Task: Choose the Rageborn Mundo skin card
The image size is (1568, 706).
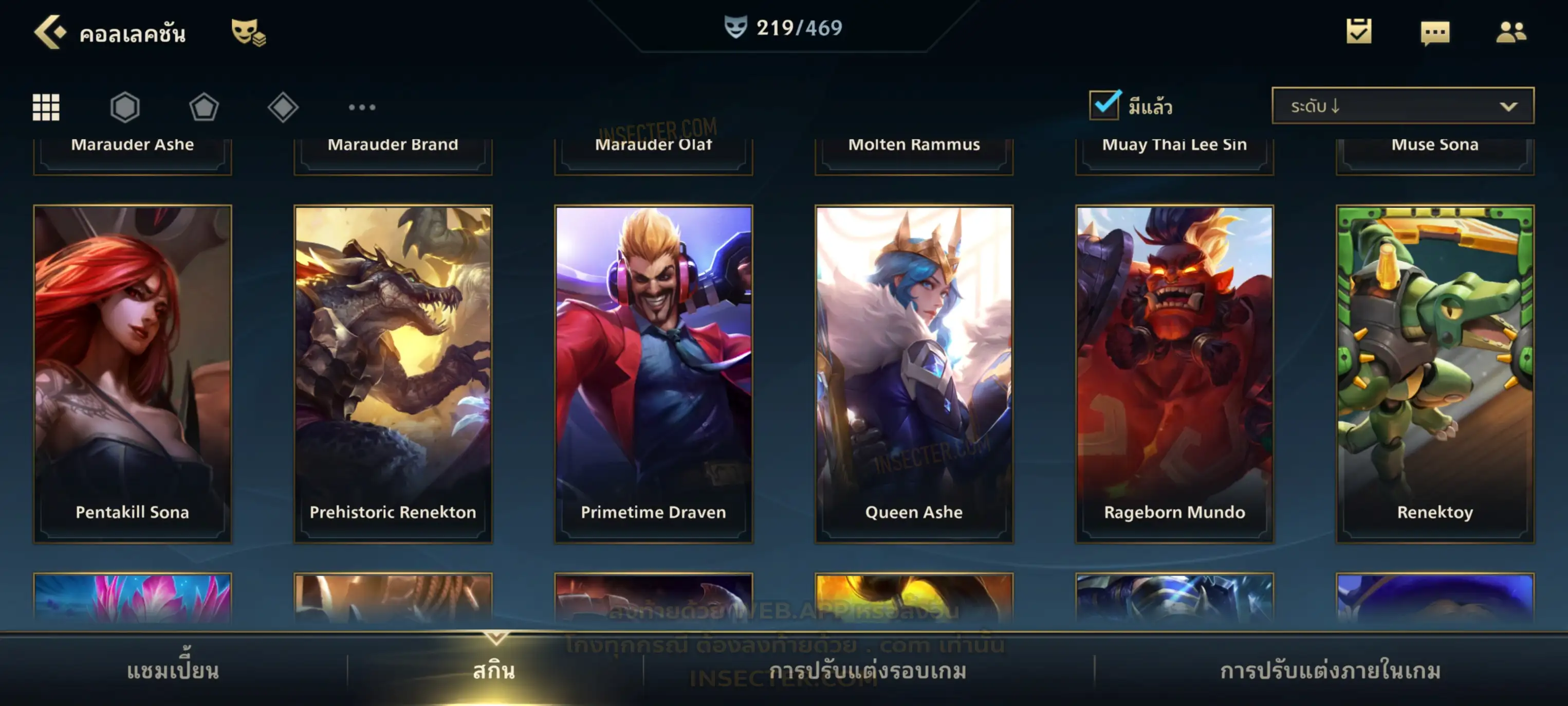Action: coord(1175,373)
